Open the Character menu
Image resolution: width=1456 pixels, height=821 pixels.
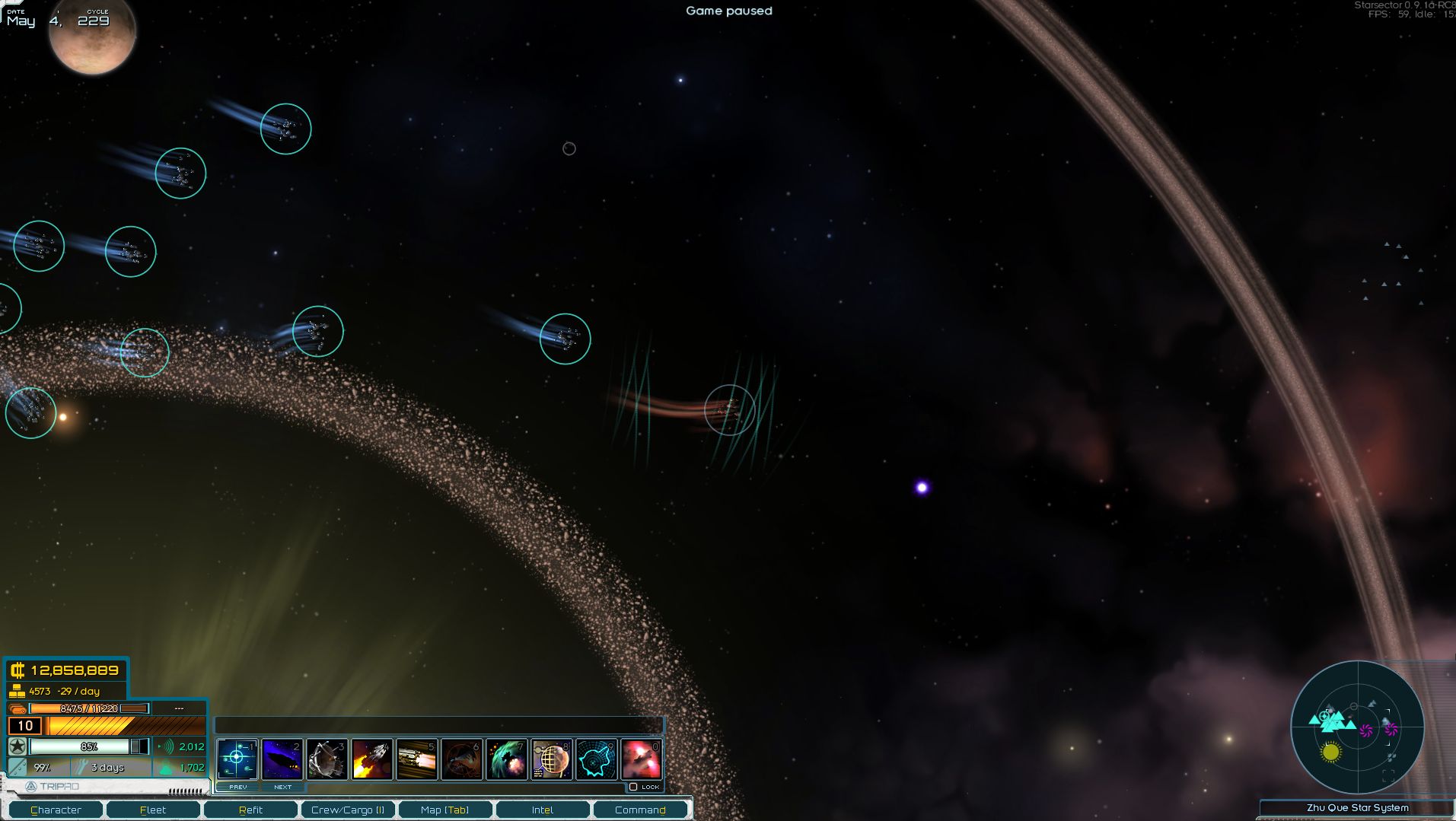[57, 810]
